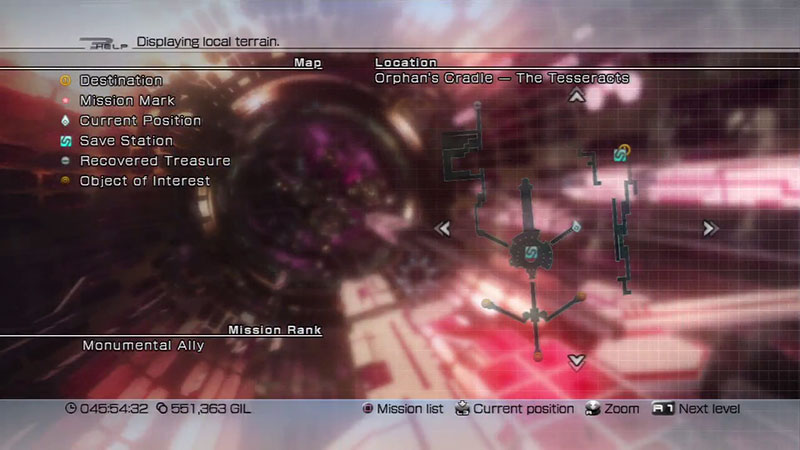This screenshot has height=450, width=800.
Task: Select the Save Station legend entry
Action: pyautogui.click(x=126, y=141)
